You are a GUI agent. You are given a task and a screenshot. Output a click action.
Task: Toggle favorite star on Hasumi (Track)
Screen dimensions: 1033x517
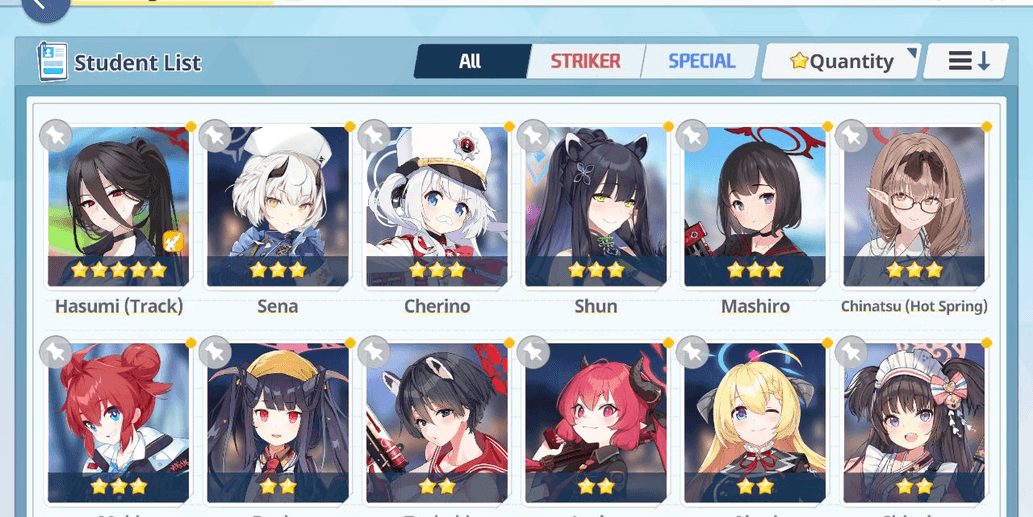pos(56,135)
